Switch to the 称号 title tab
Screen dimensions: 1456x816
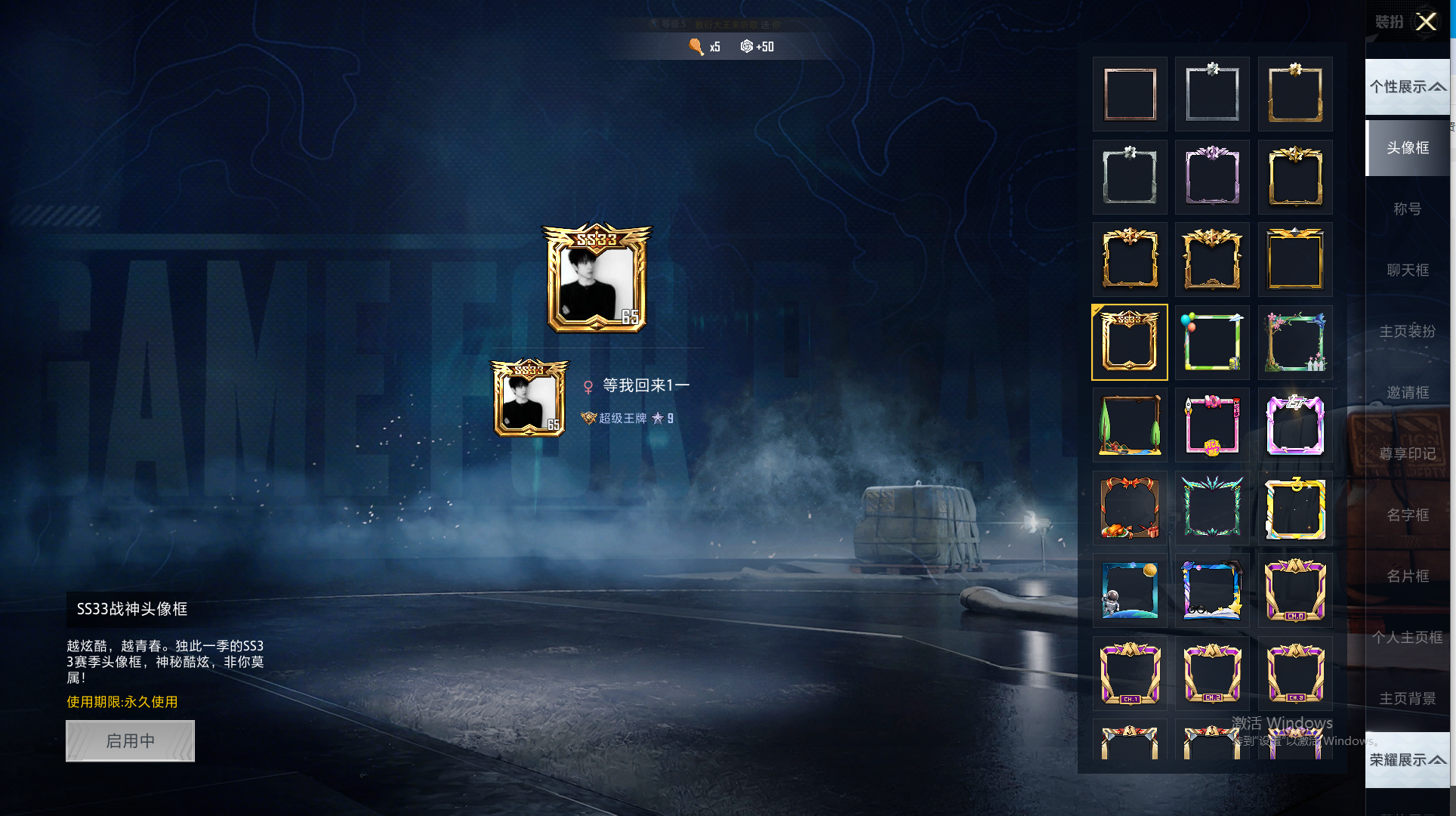coord(1408,209)
